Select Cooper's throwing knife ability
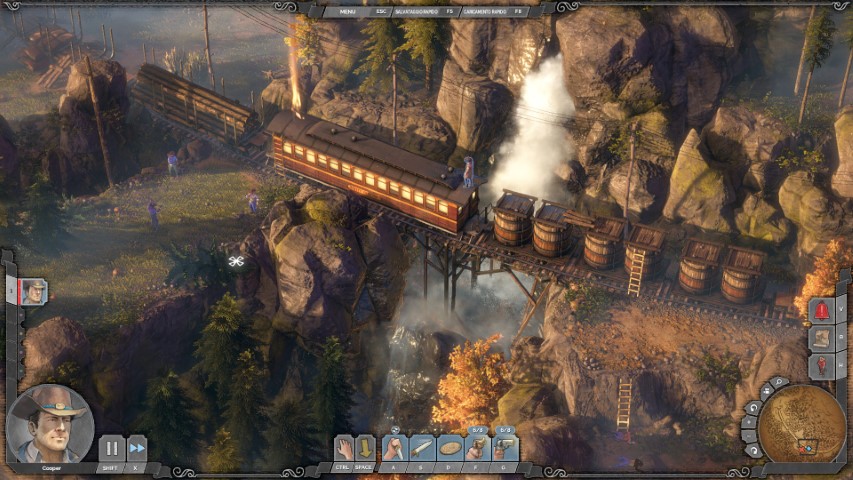The image size is (853, 480). (x=423, y=448)
